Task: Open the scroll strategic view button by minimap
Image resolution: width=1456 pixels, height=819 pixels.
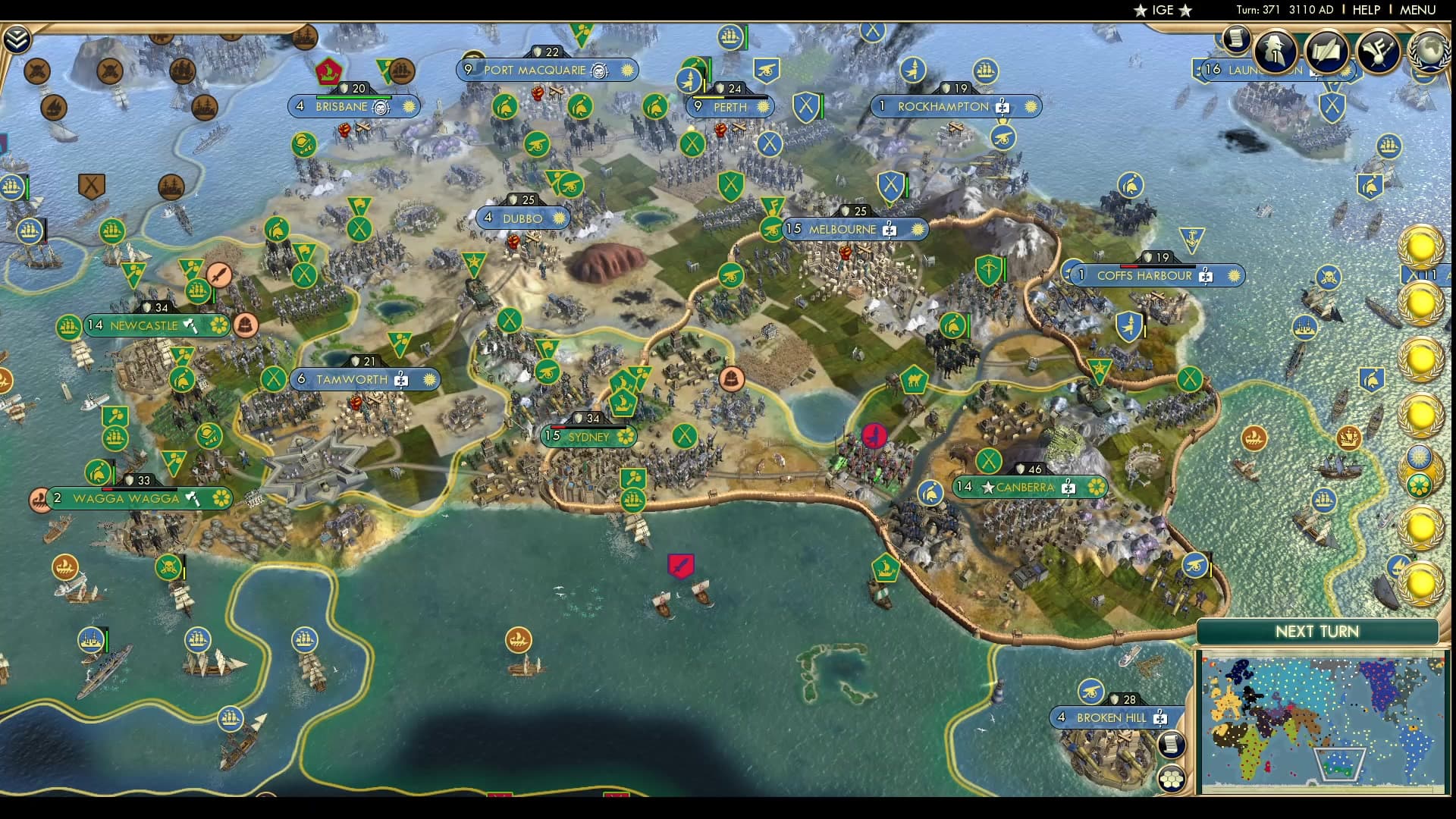Action: tap(1172, 744)
